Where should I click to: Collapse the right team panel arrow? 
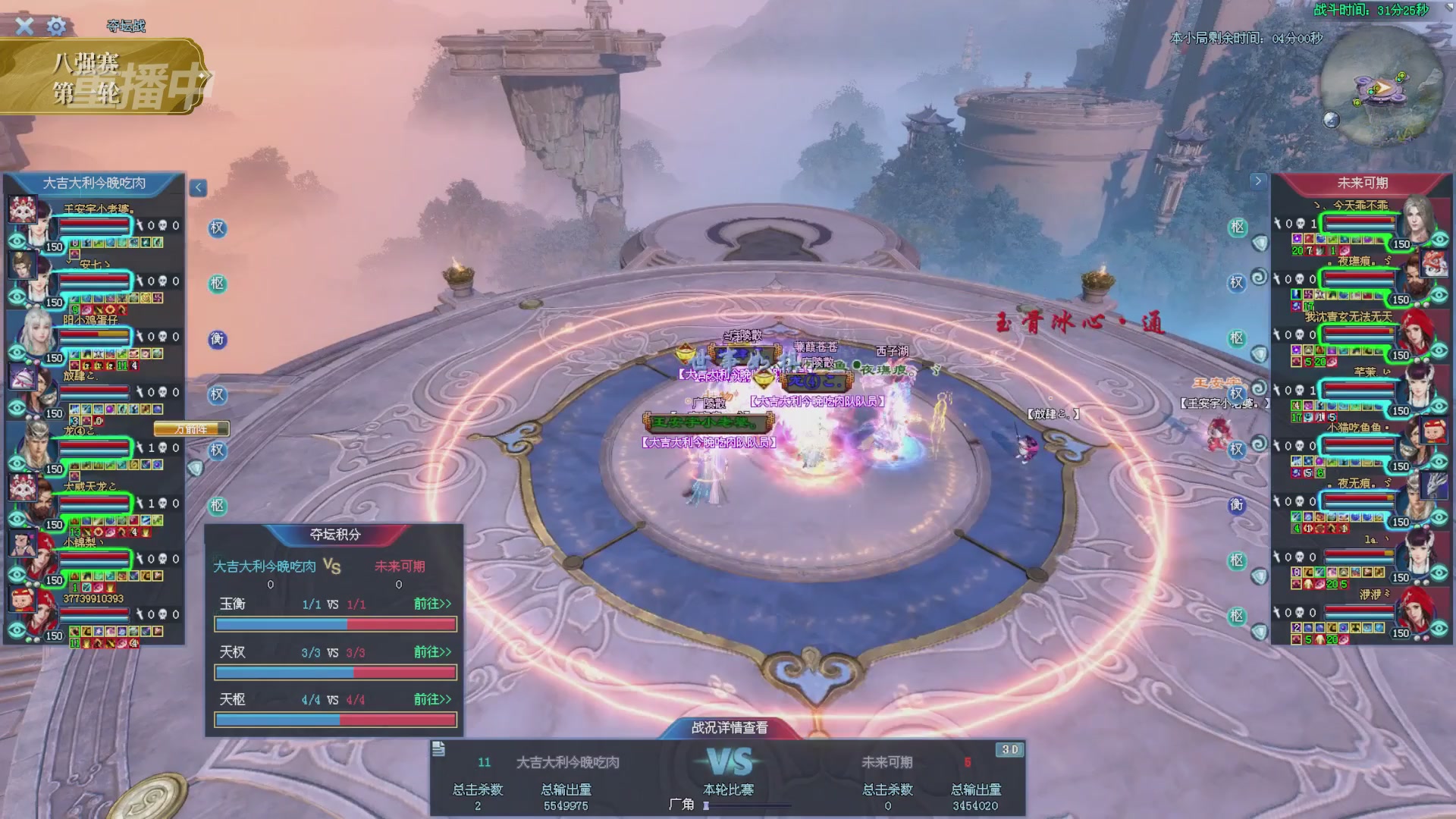click(1258, 181)
